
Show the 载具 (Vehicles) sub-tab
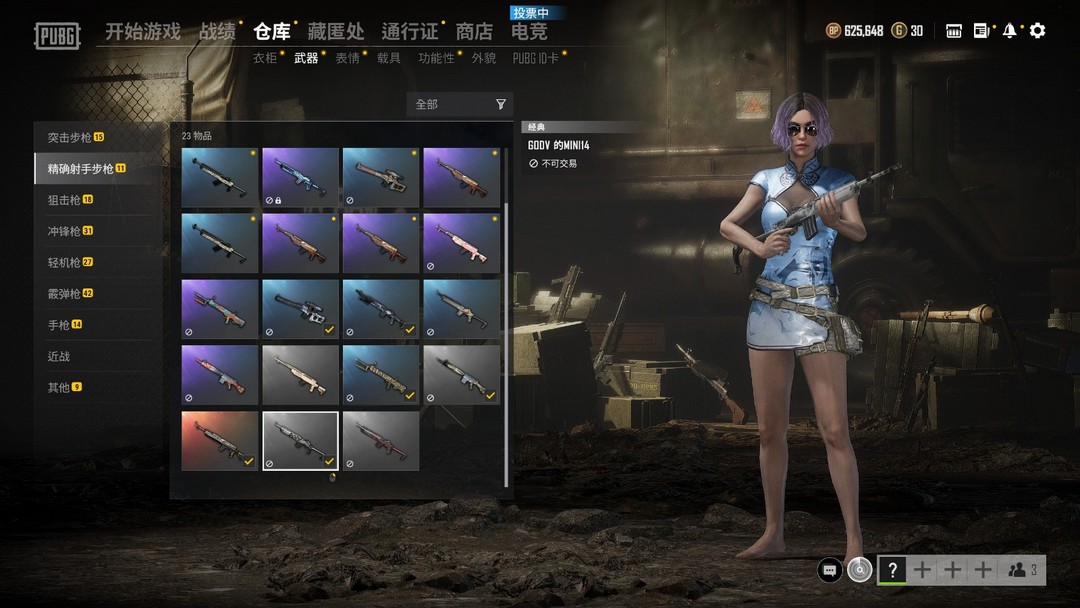[389, 58]
